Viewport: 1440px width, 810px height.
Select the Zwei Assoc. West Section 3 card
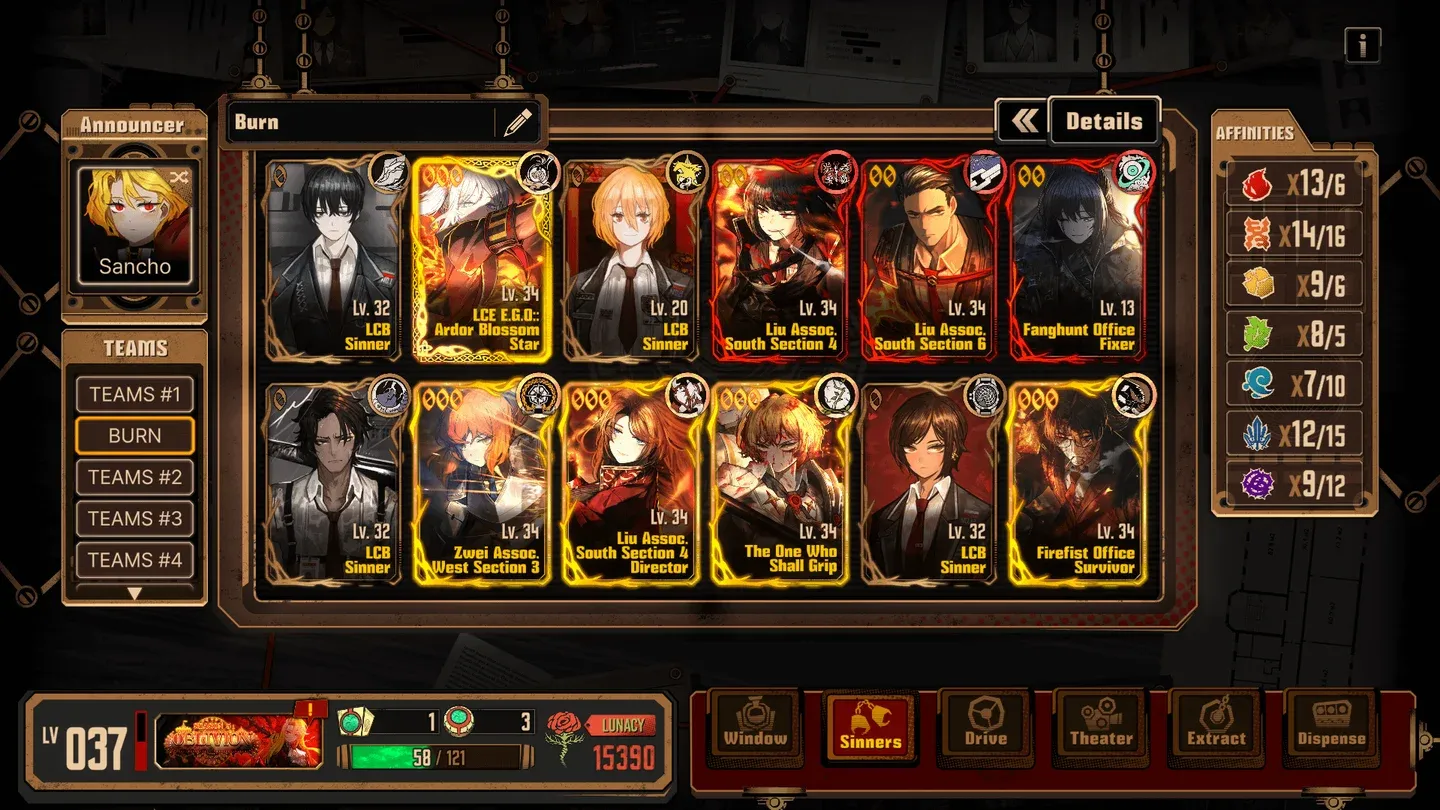coord(481,483)
